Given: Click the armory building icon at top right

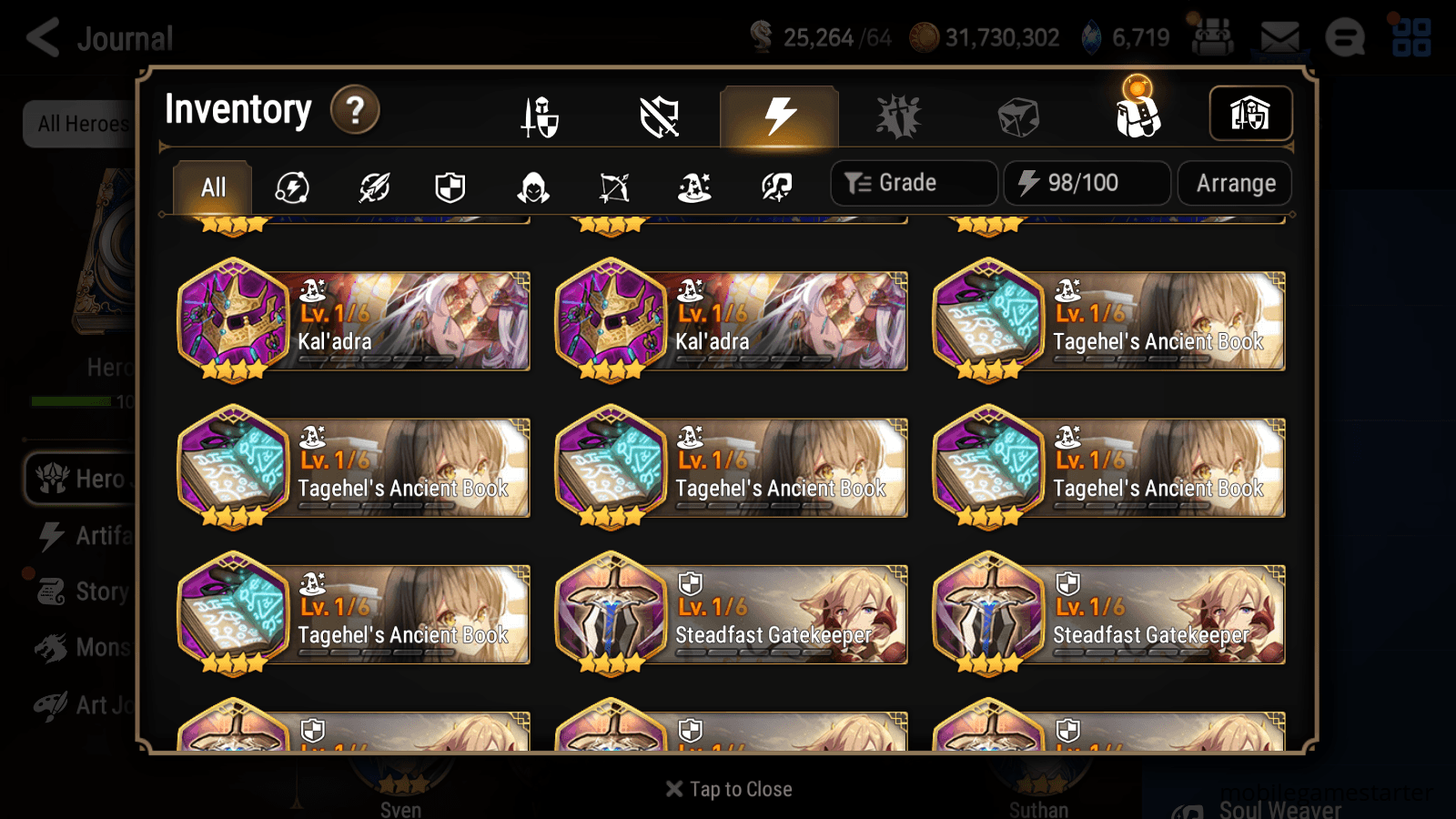Looking at the screenshot, I should click(x=1250, y=113).
